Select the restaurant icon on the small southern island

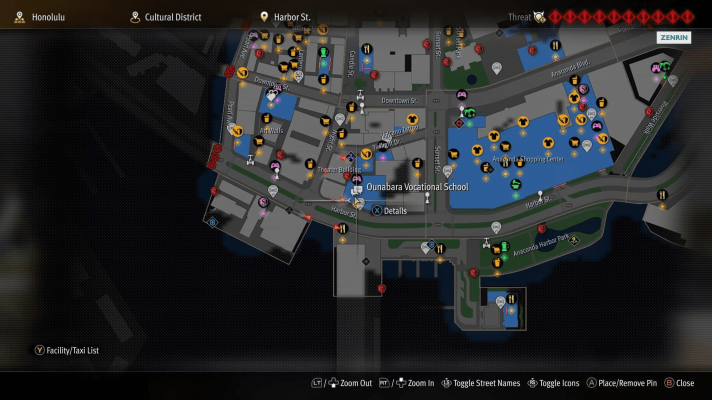513,298
